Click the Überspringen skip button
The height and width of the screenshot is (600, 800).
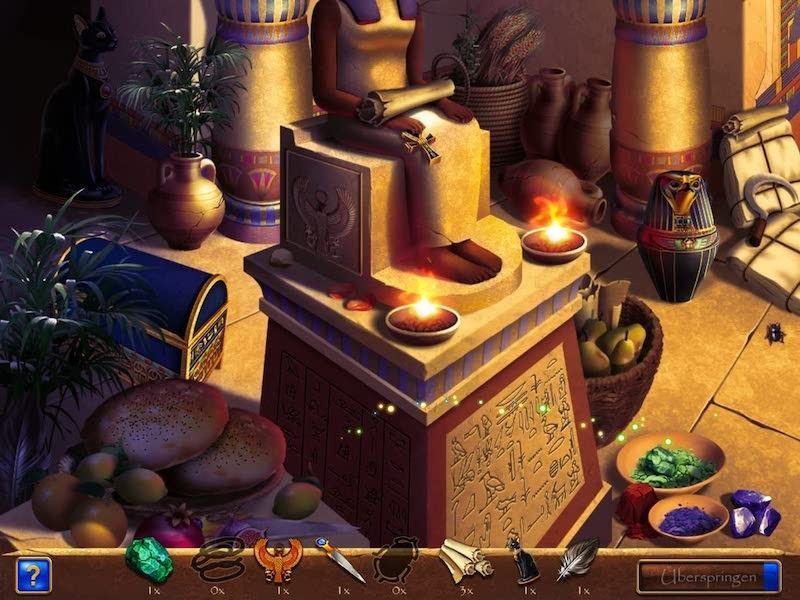[x=708, y=575]
